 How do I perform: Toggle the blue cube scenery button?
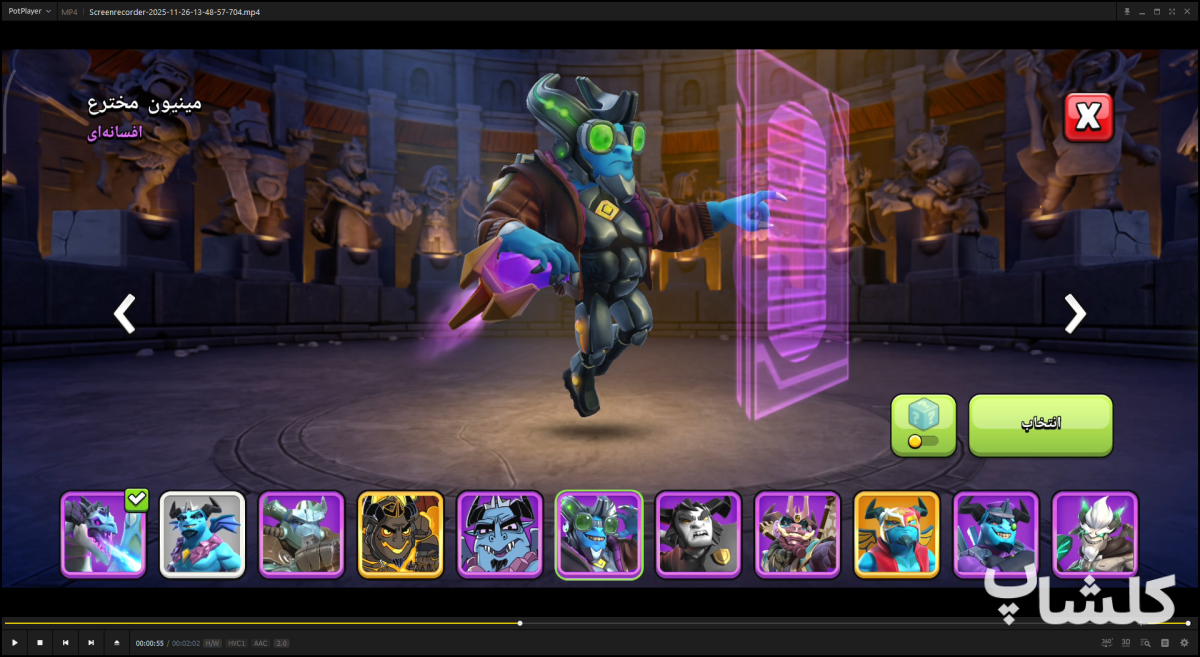pos(923,425)
